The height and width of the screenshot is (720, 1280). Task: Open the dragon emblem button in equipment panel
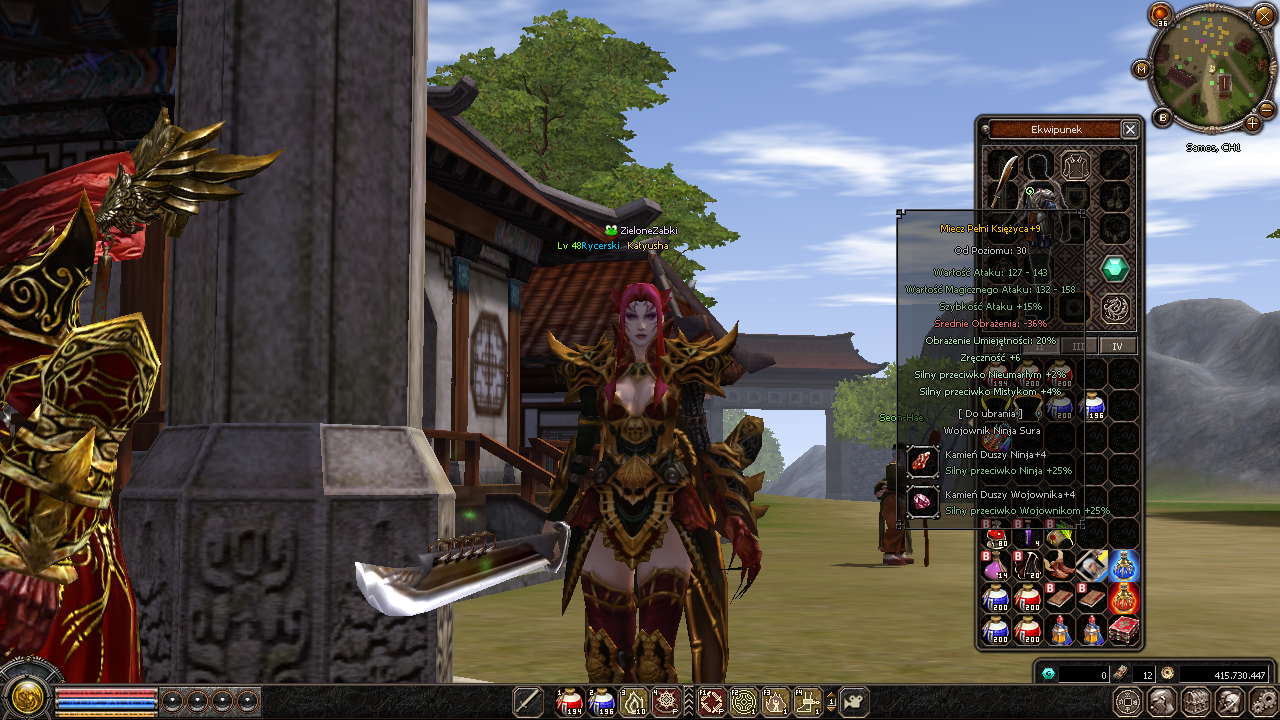point(1115,308)
